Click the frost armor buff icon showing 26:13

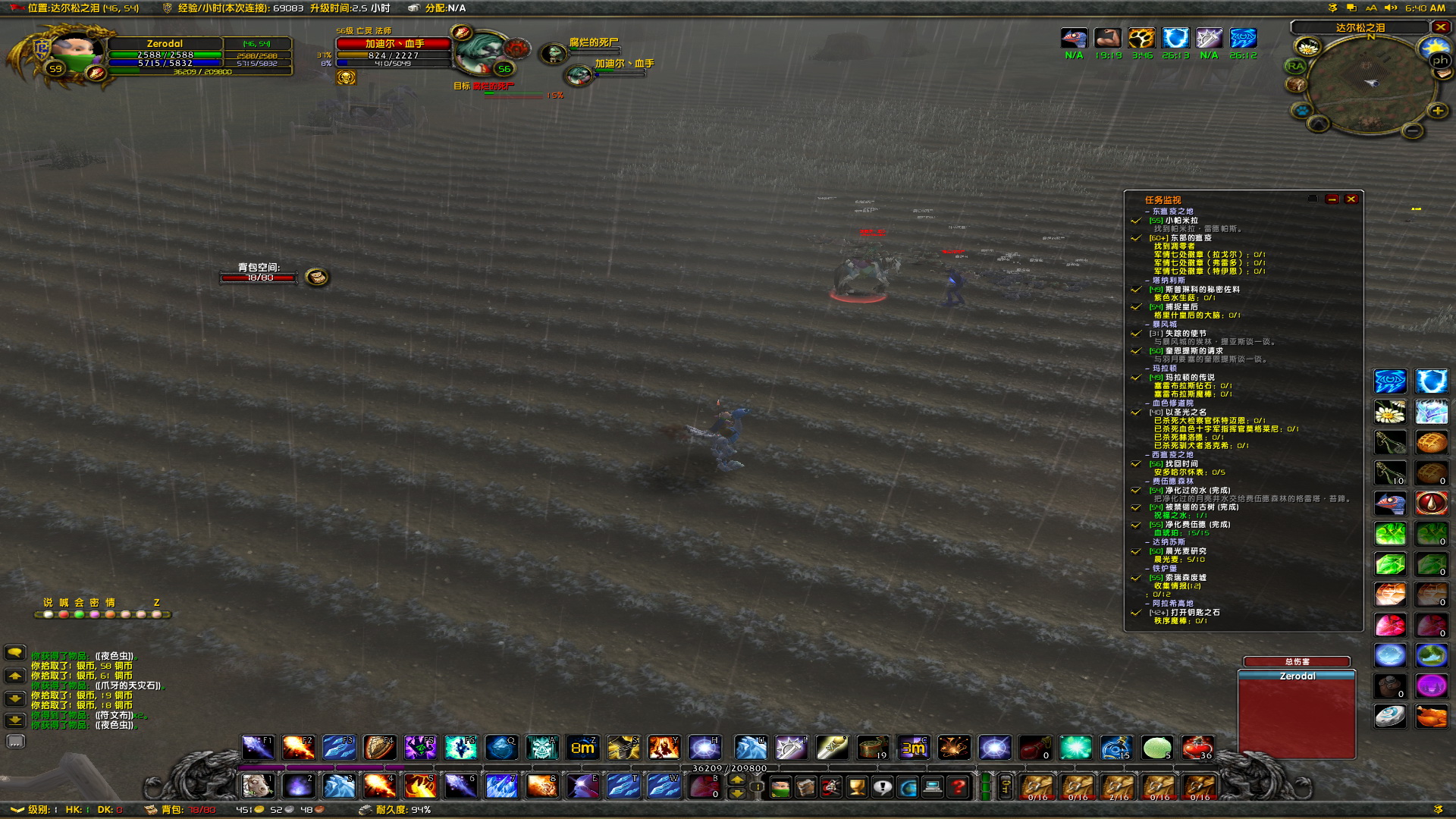pos(1175,38)
